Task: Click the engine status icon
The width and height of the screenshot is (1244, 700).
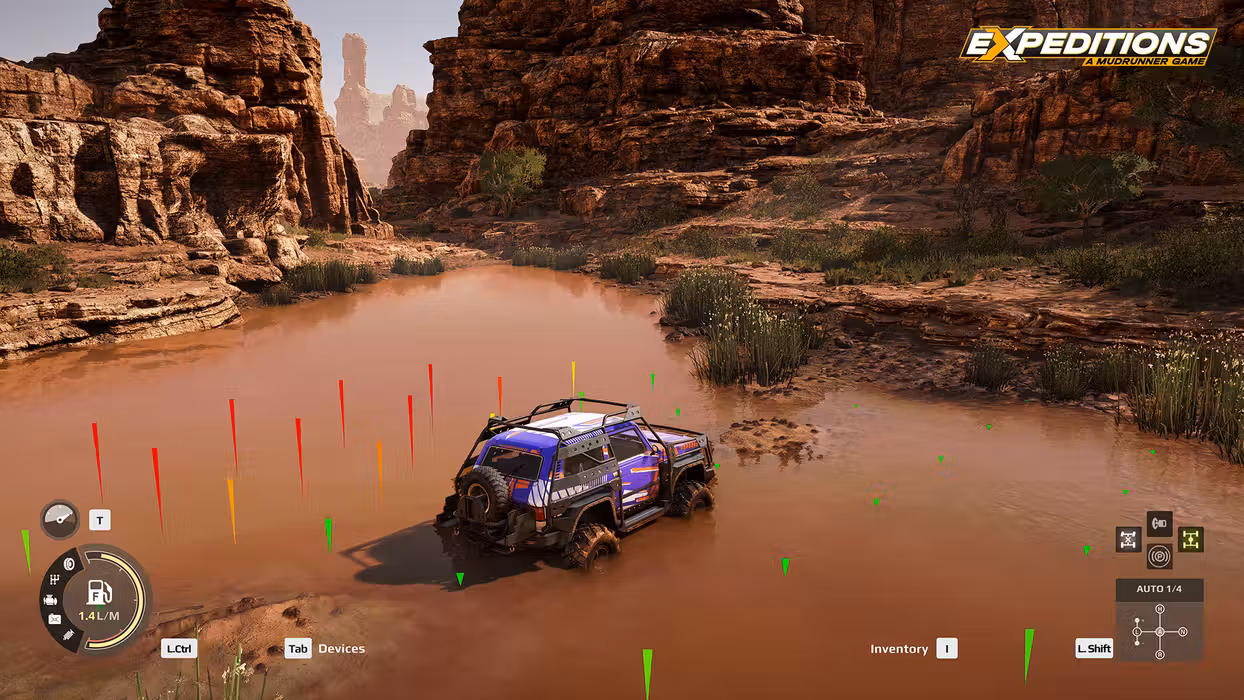Action: pyautogui.click(x=51, y=600)
